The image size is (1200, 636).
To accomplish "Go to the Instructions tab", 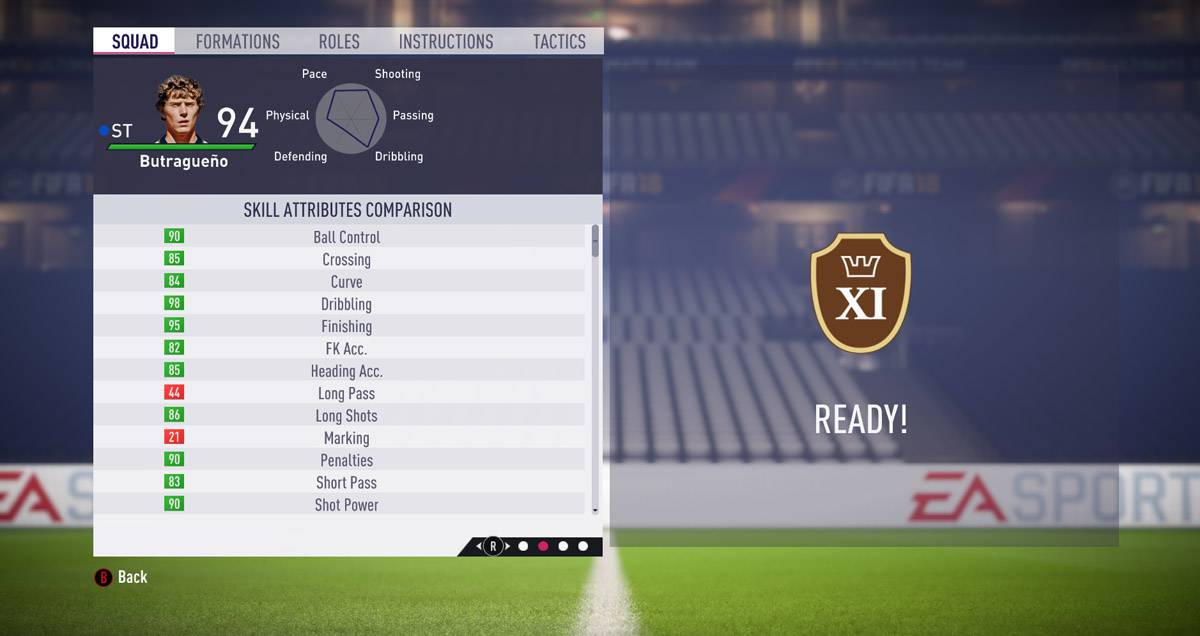I will (x=445, y=41).
